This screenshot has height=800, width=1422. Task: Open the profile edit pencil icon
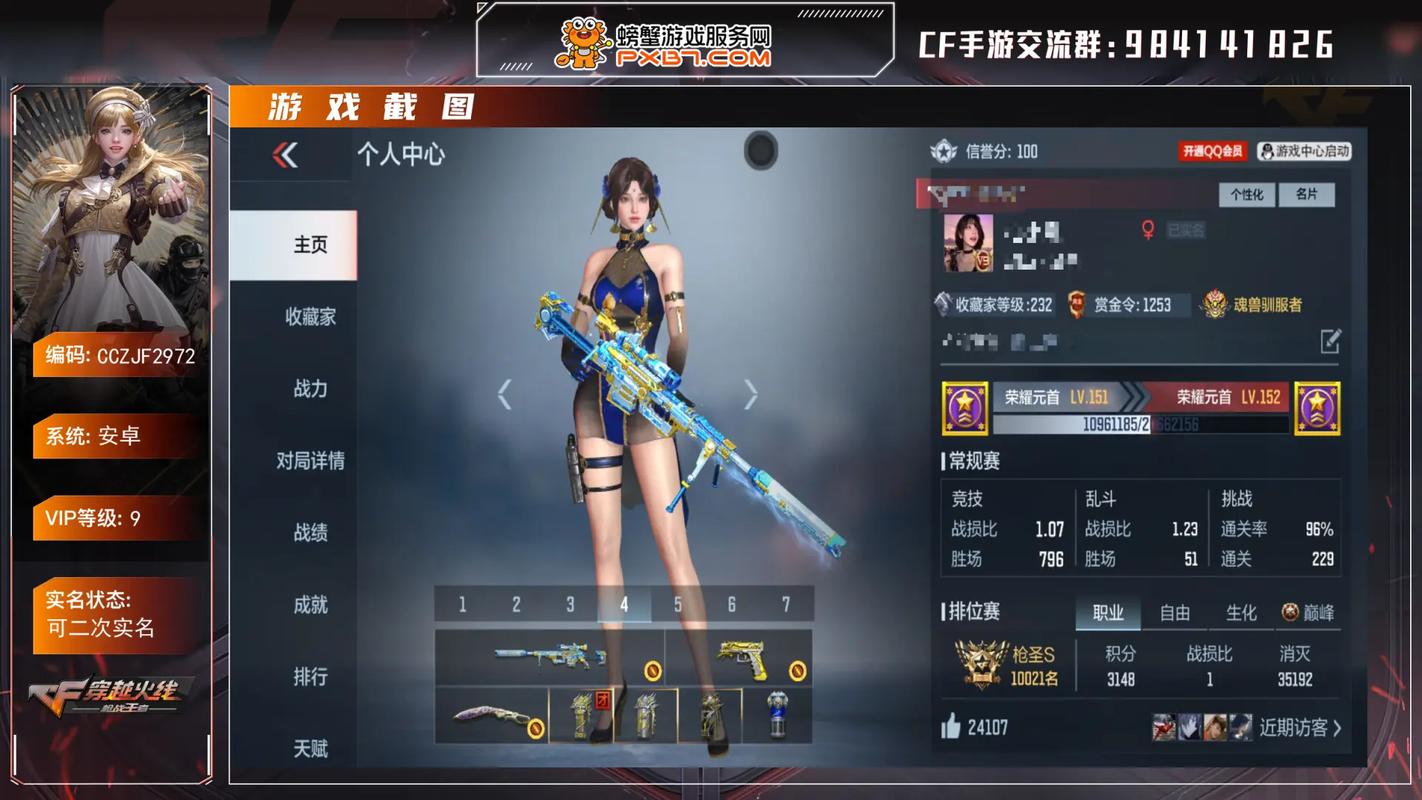pos(1330,342)
